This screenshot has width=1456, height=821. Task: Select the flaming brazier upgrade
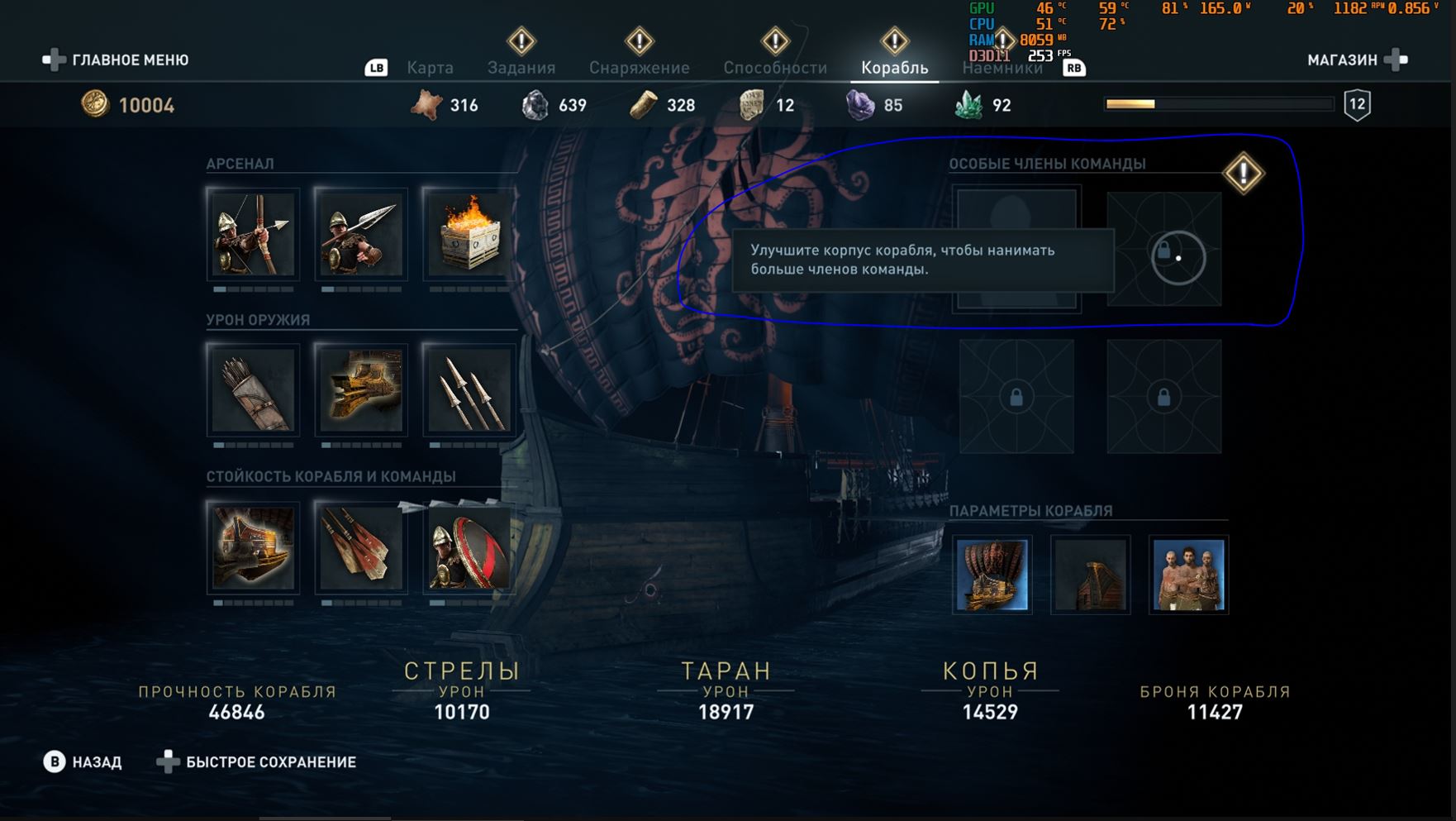pyautogui.click(x=469, y=234)
